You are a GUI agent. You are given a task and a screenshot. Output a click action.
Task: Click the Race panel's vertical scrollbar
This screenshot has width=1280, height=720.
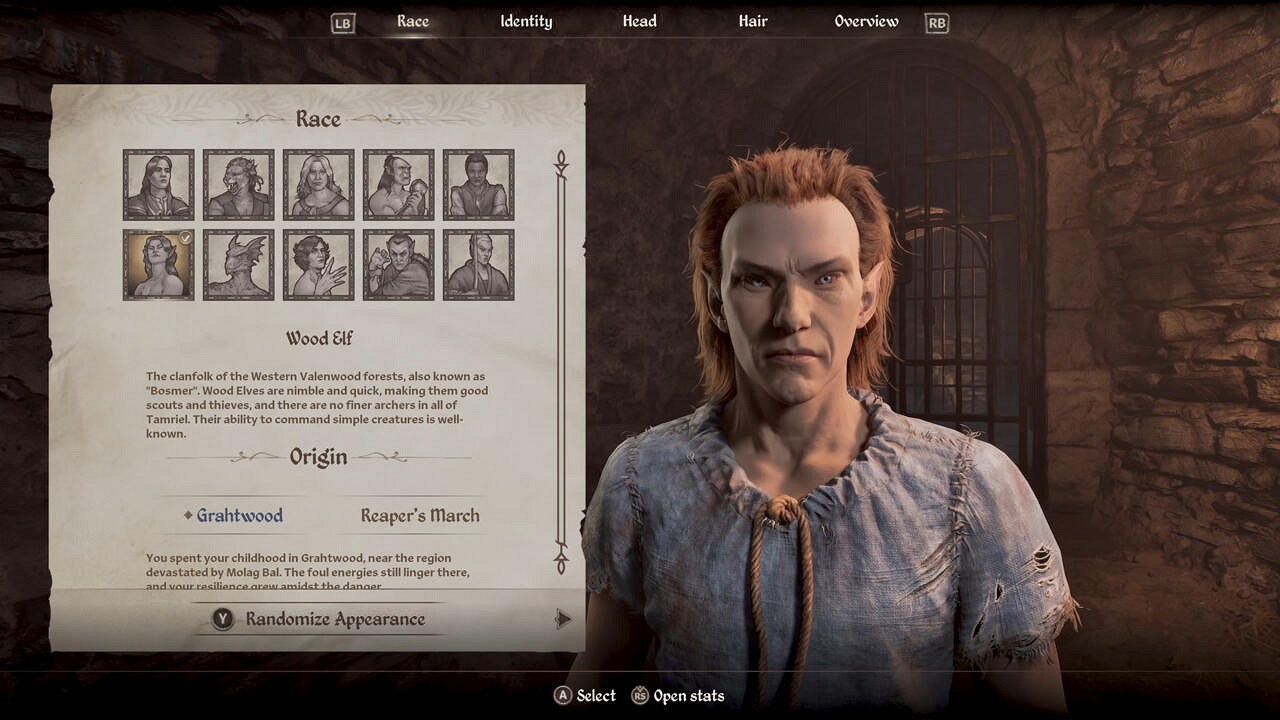pyautogui.click(x=561, y=360)
